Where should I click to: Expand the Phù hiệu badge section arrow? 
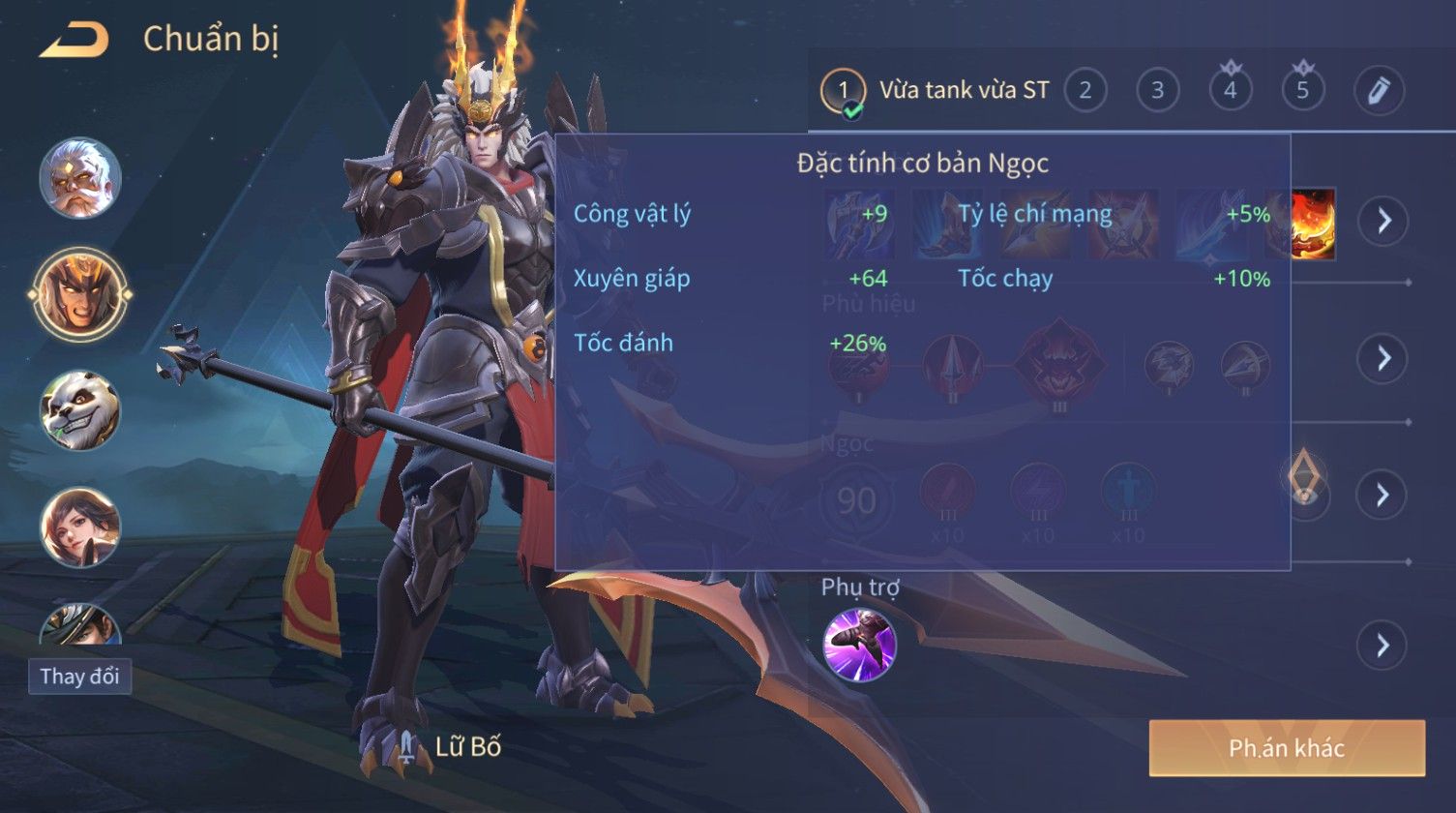coord(1382,358)
